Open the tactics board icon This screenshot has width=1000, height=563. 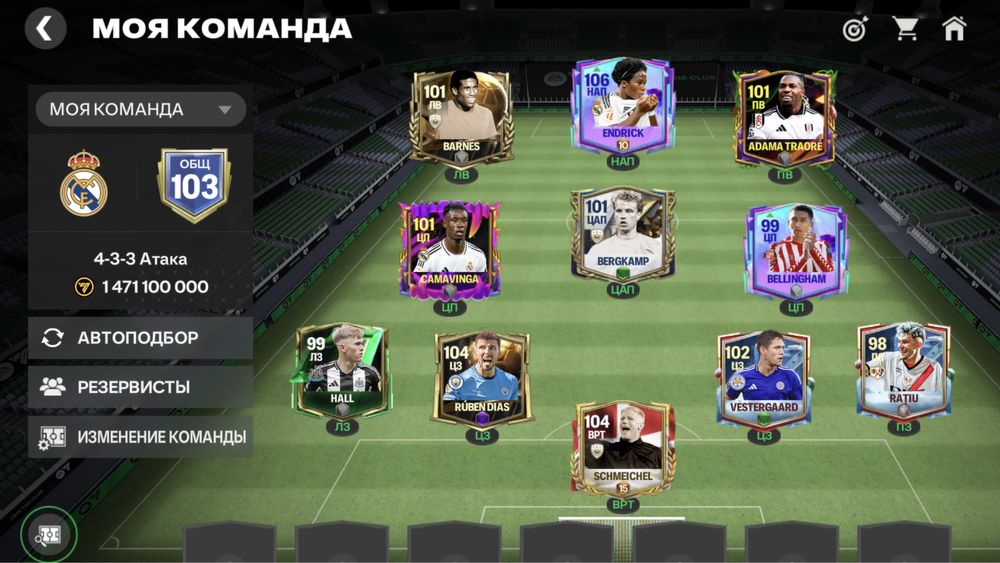[x=48, y=536]
